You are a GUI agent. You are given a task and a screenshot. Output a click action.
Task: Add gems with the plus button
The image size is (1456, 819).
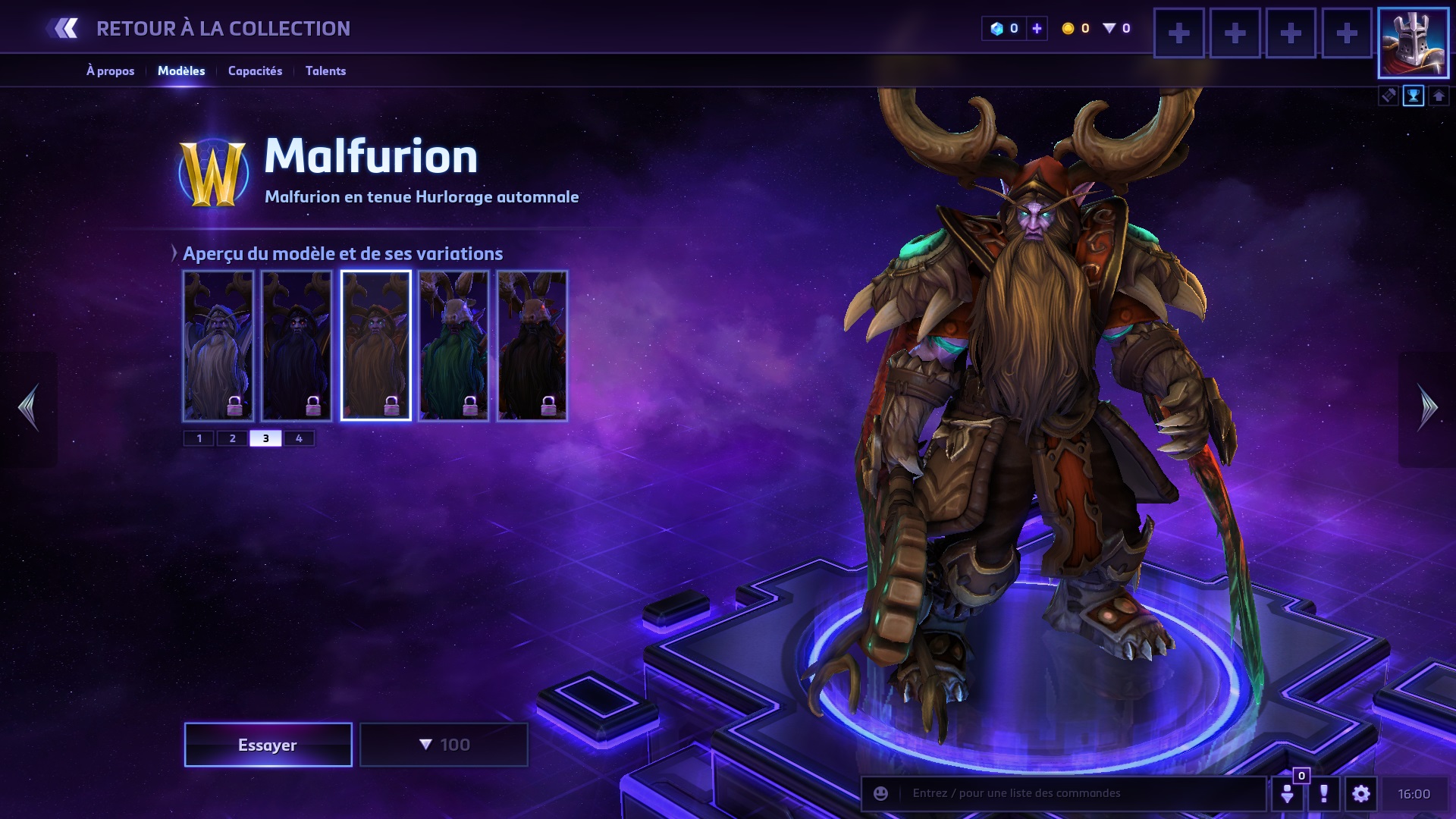pyautogui.click(x=1037, y=29)
